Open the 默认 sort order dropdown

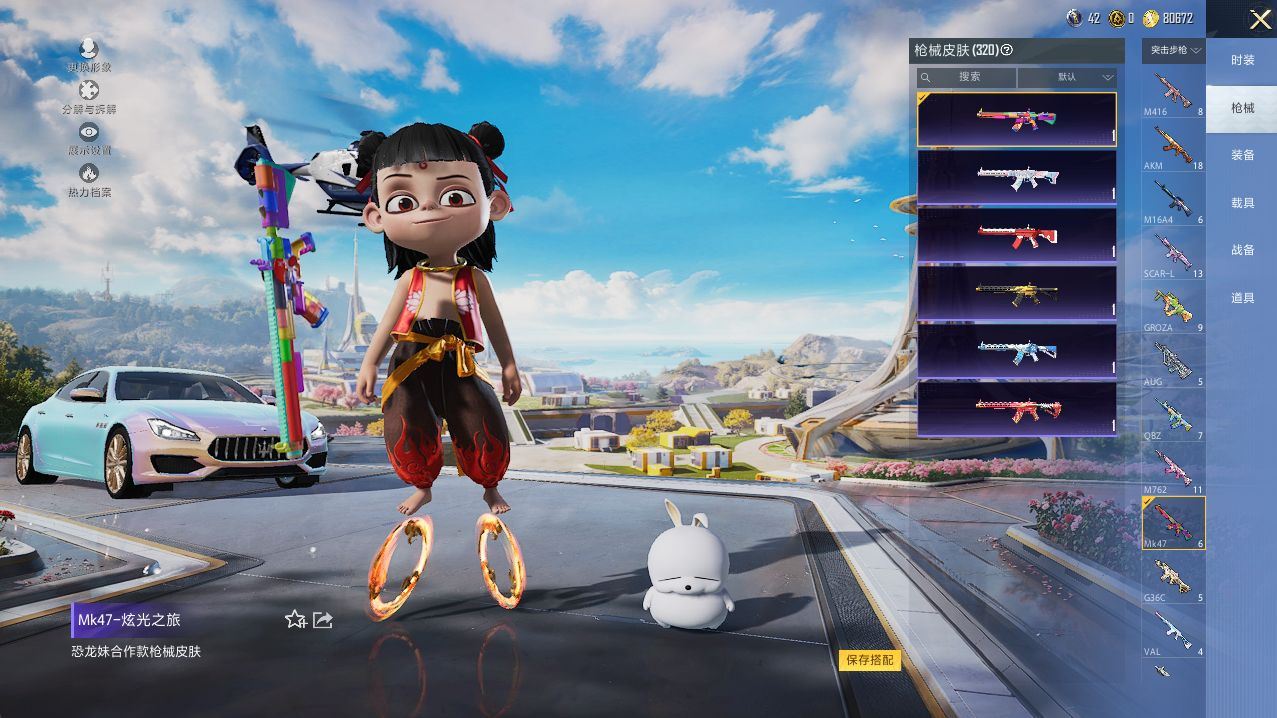1068,77
